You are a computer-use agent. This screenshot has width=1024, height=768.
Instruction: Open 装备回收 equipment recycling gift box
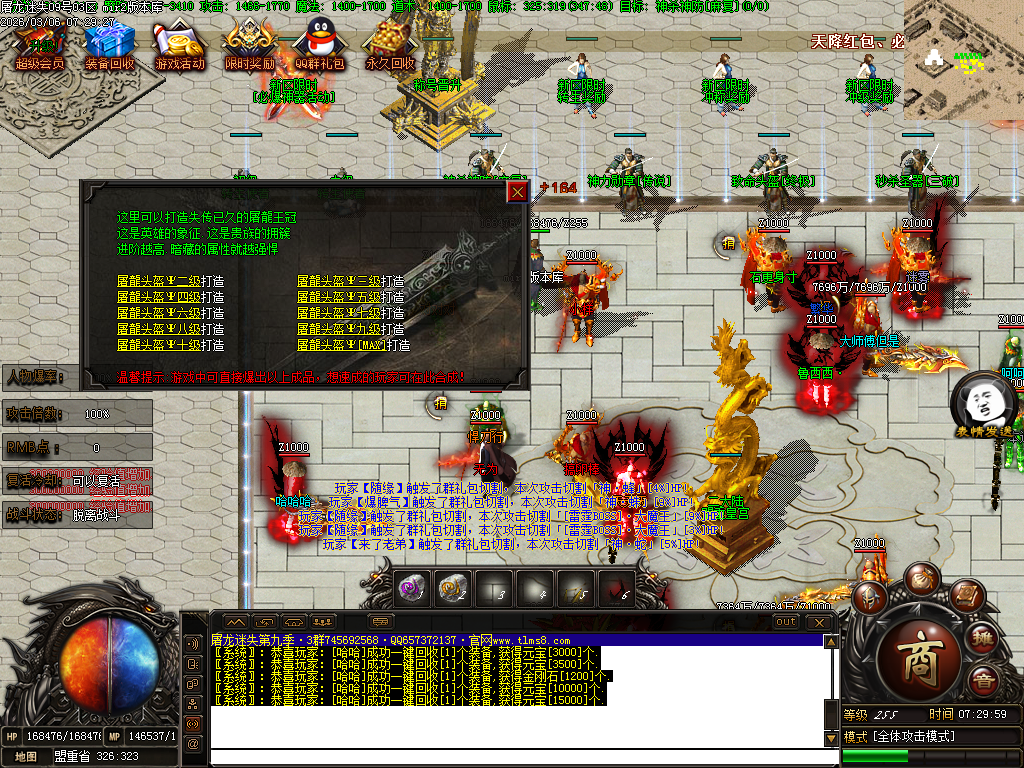[109, 45]
